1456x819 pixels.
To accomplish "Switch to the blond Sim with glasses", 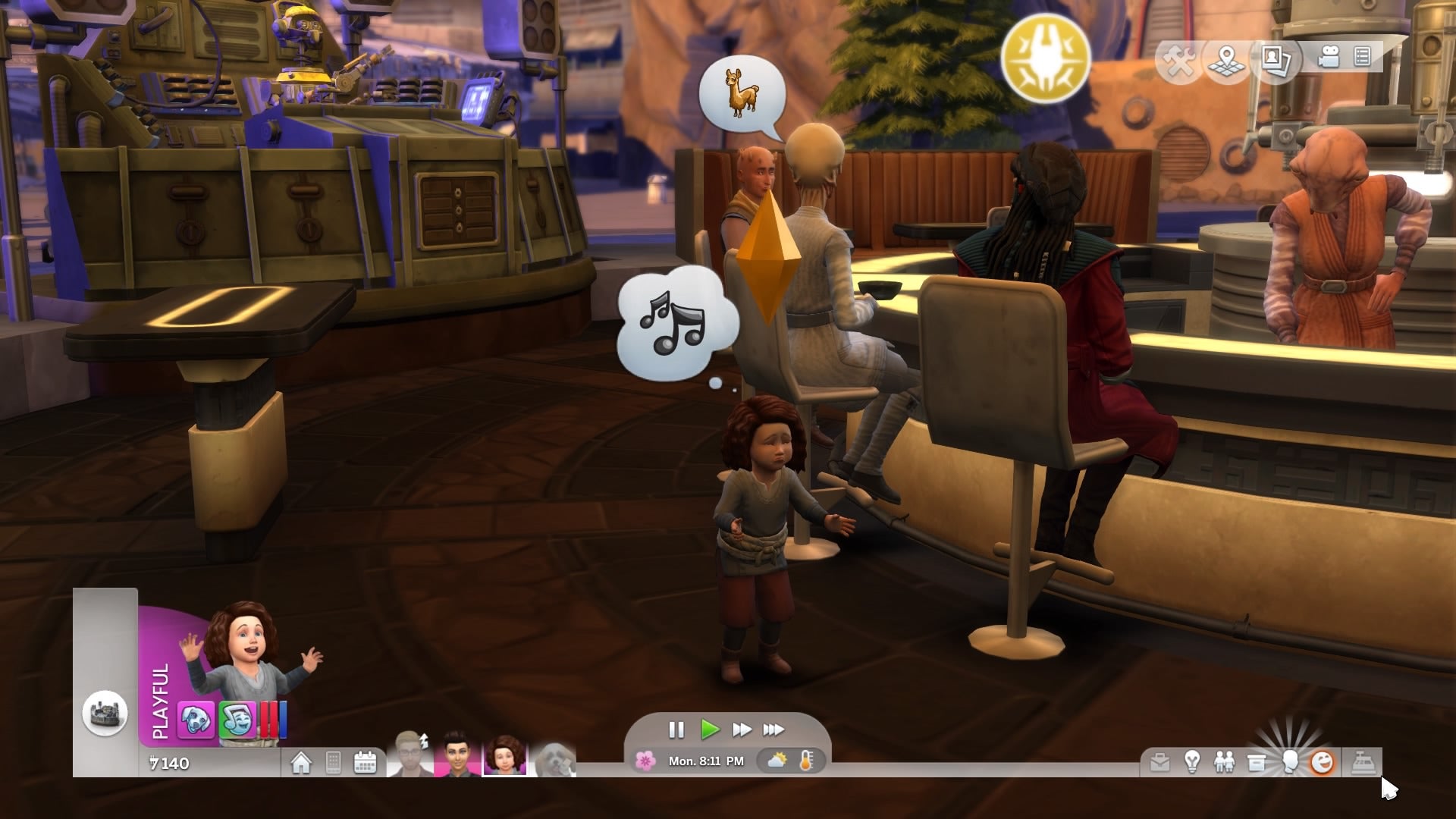I will 409,755.
